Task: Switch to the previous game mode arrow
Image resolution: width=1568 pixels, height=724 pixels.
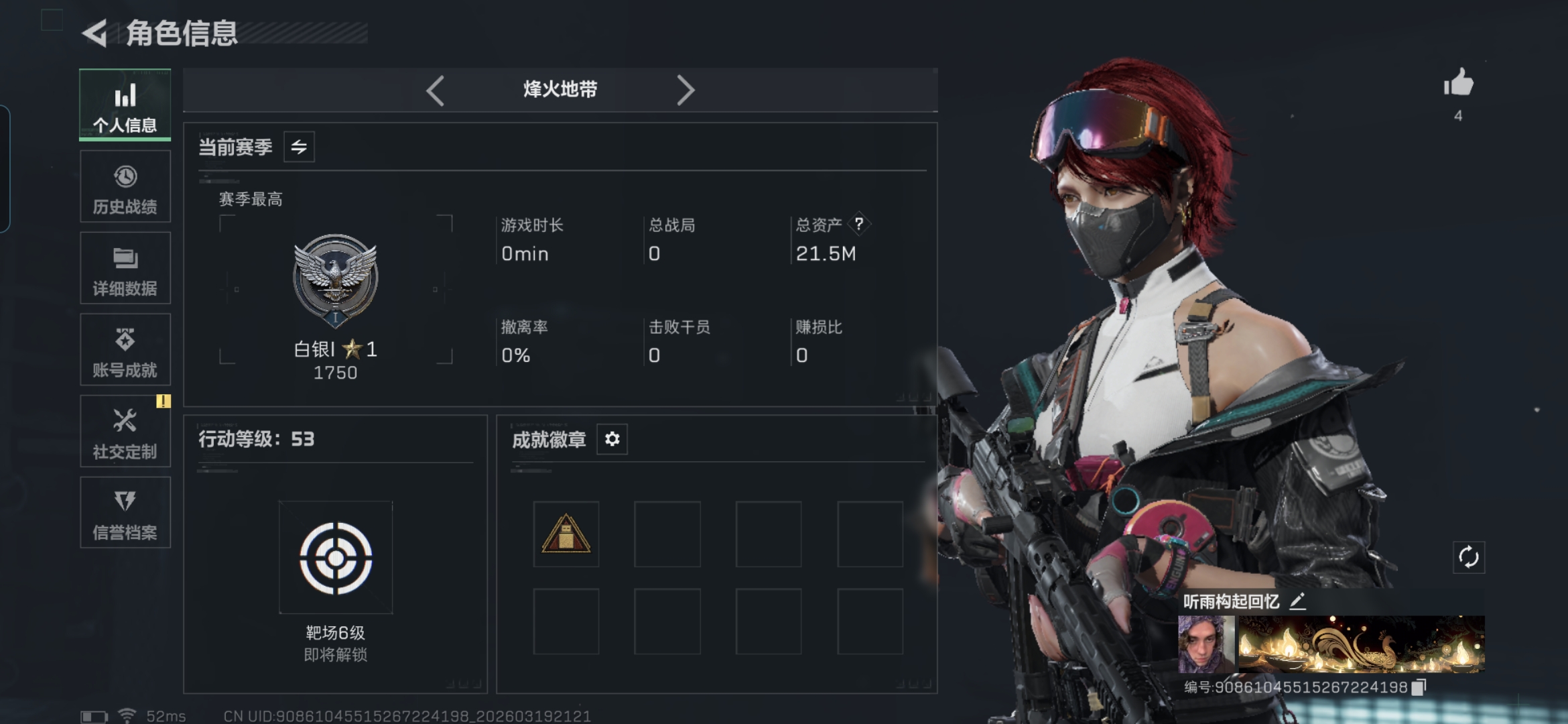Action: pyautogui.click(x=436, y=90)
